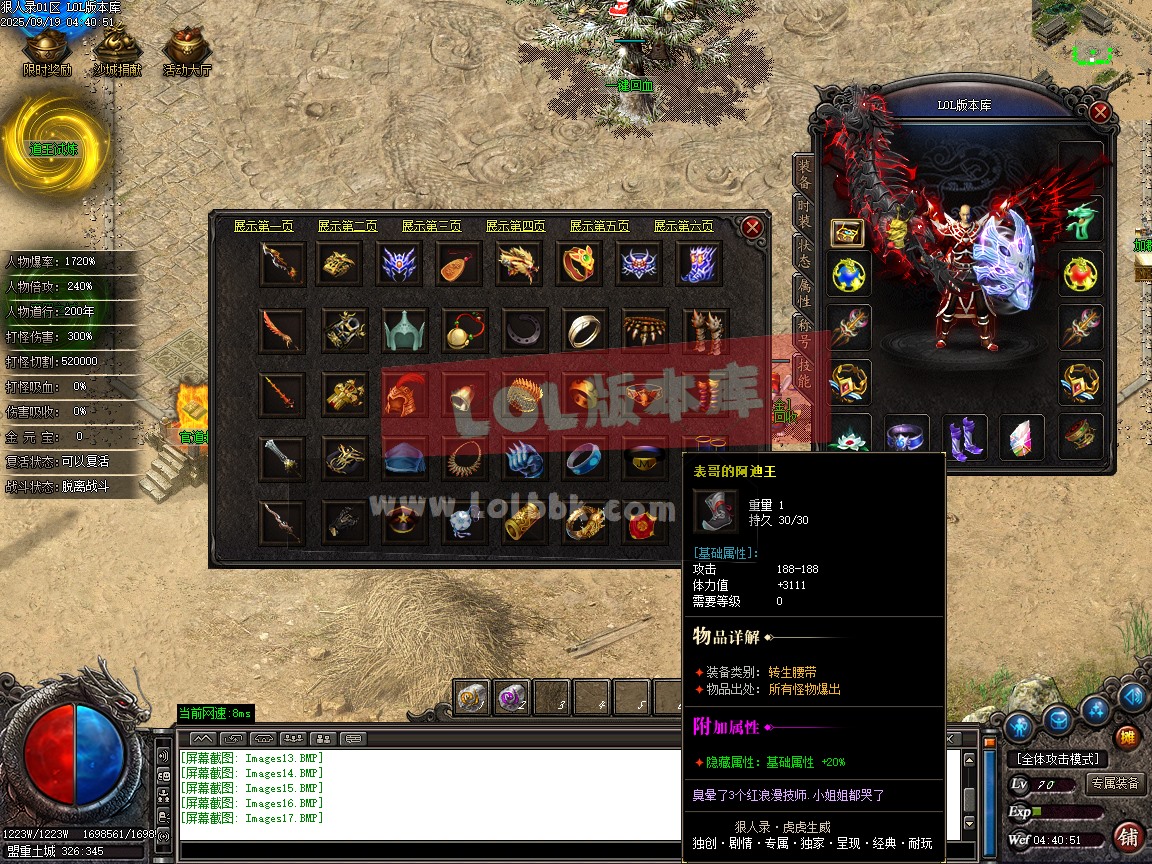Close the equipment showcase window
This screenshot has height=864, width=1152.
coord(753,227)
